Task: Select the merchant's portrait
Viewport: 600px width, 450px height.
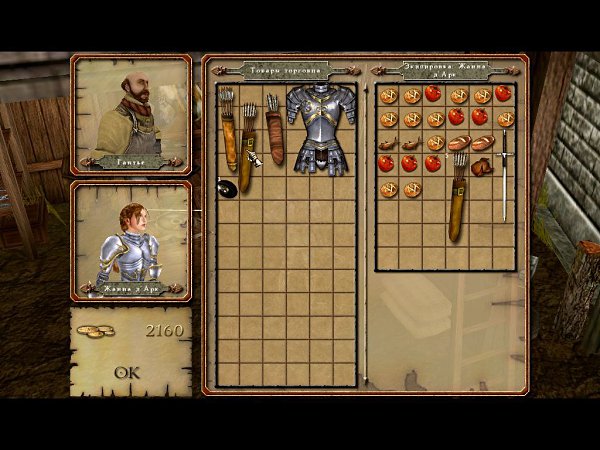Action: point(131,112)
